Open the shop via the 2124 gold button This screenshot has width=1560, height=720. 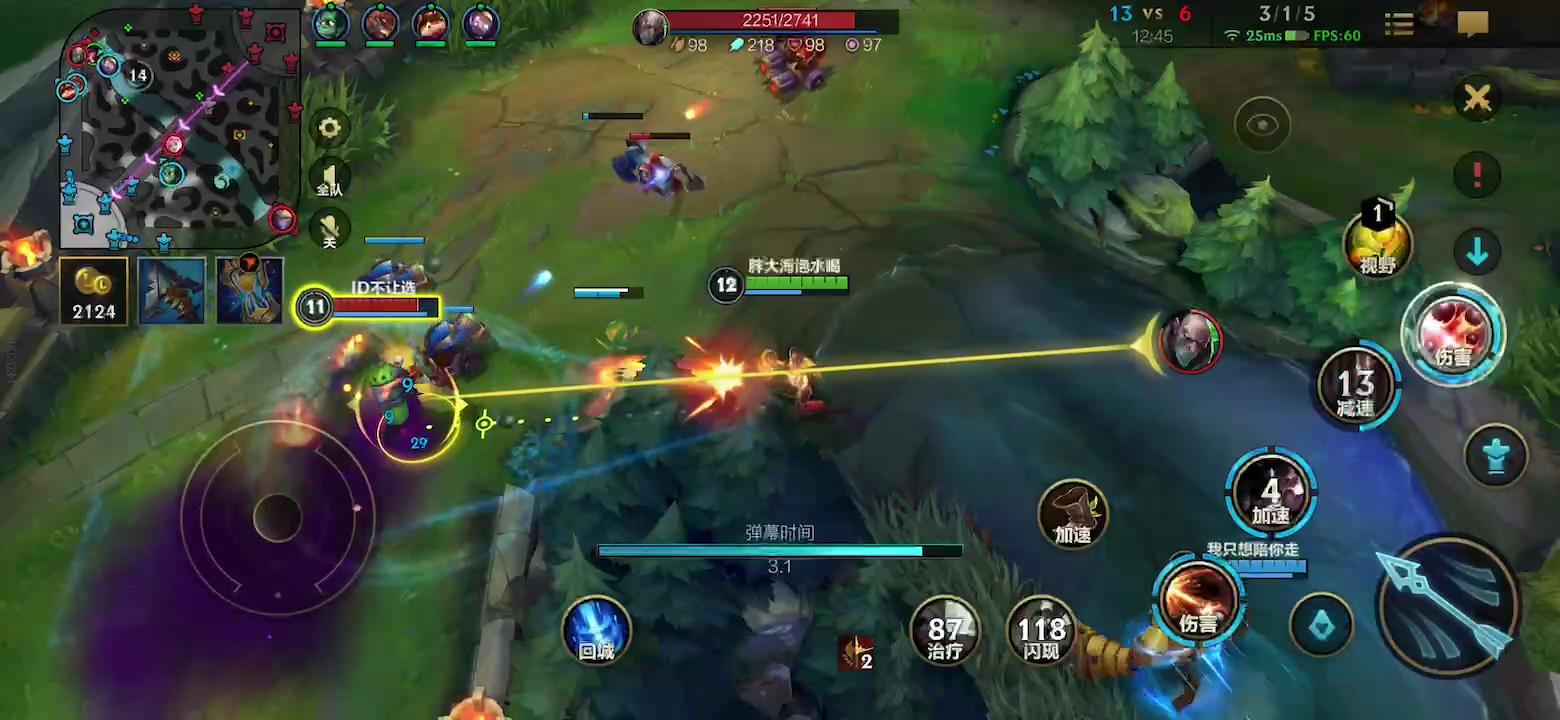[x=94, y=291]
